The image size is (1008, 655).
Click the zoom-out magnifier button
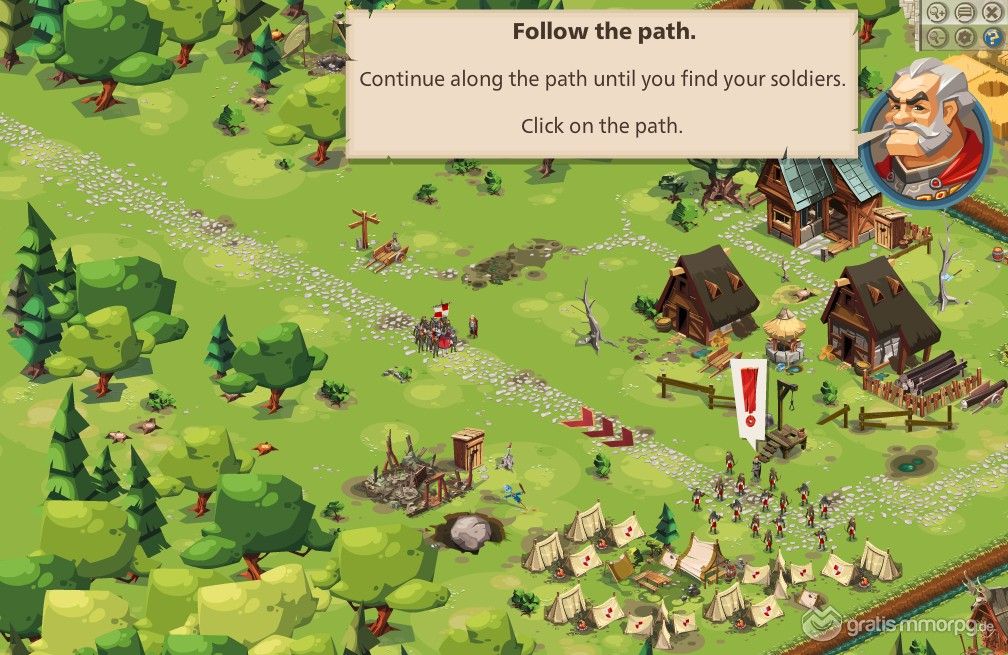click(x=937, y=37)
